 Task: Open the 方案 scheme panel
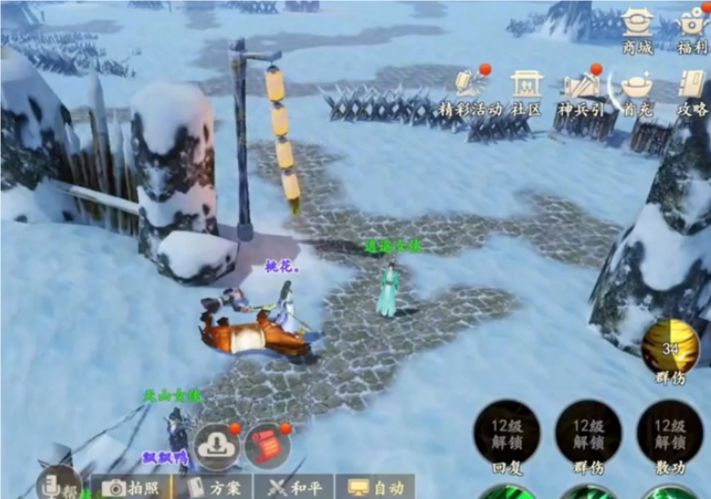point(215,487)
